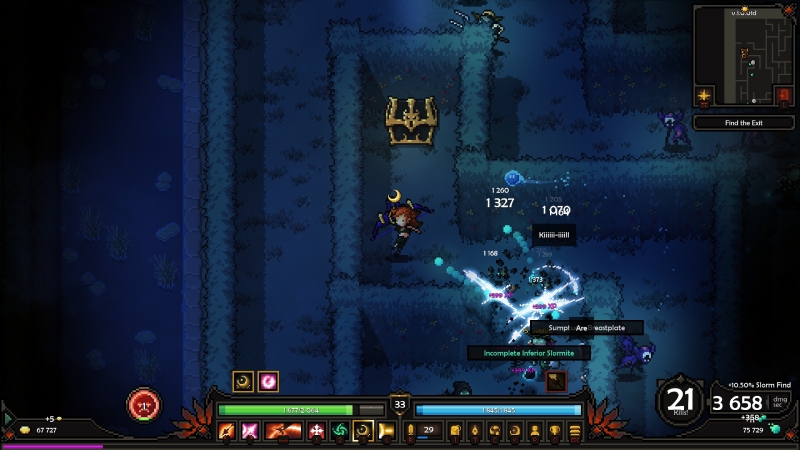This screenshot has height=450, width=800.
Task: Select the star icon on the minimap
Action: click(705, 97)
